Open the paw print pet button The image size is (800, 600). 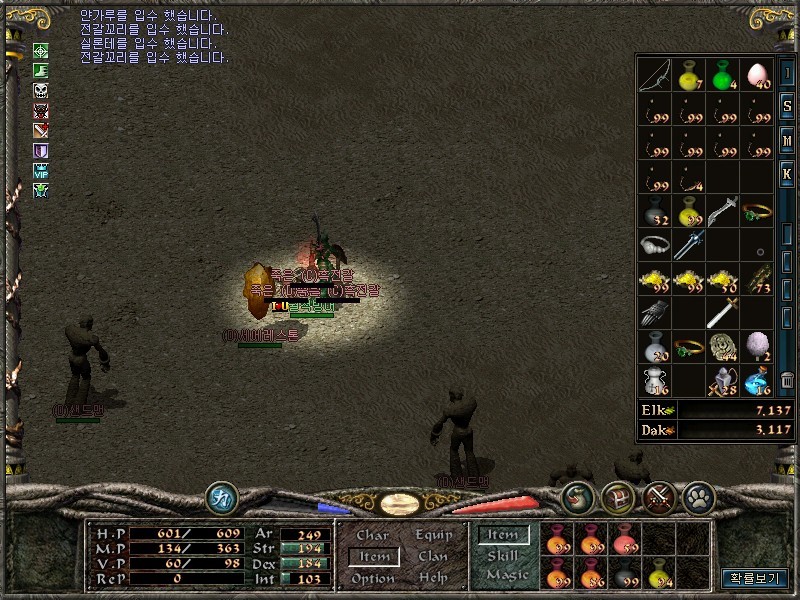point(696,497)
